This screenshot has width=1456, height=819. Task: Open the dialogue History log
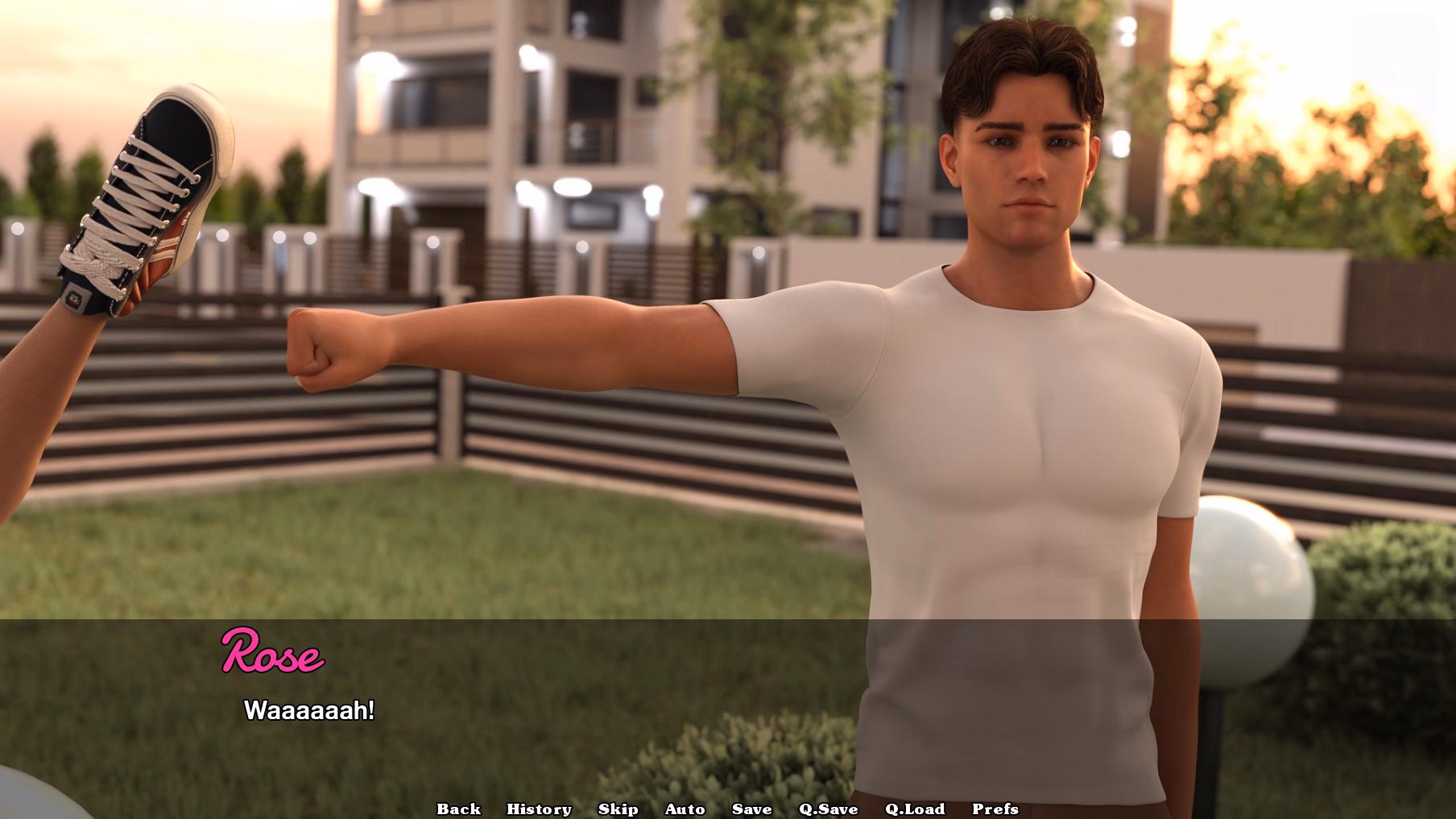(x=539, y=809)
